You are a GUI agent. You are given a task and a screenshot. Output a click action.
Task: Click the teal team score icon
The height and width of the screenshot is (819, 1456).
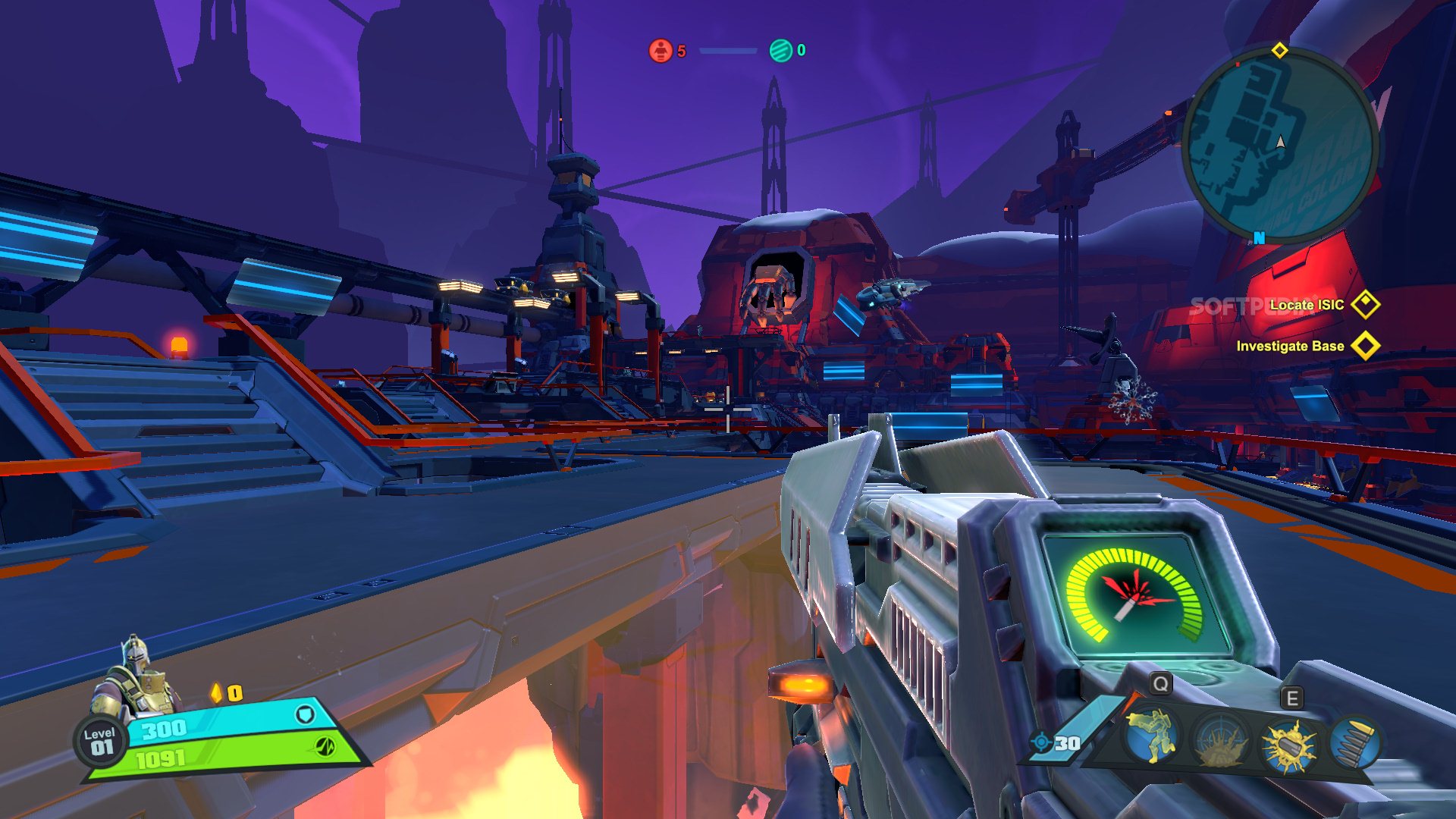(x=780, y=51)
